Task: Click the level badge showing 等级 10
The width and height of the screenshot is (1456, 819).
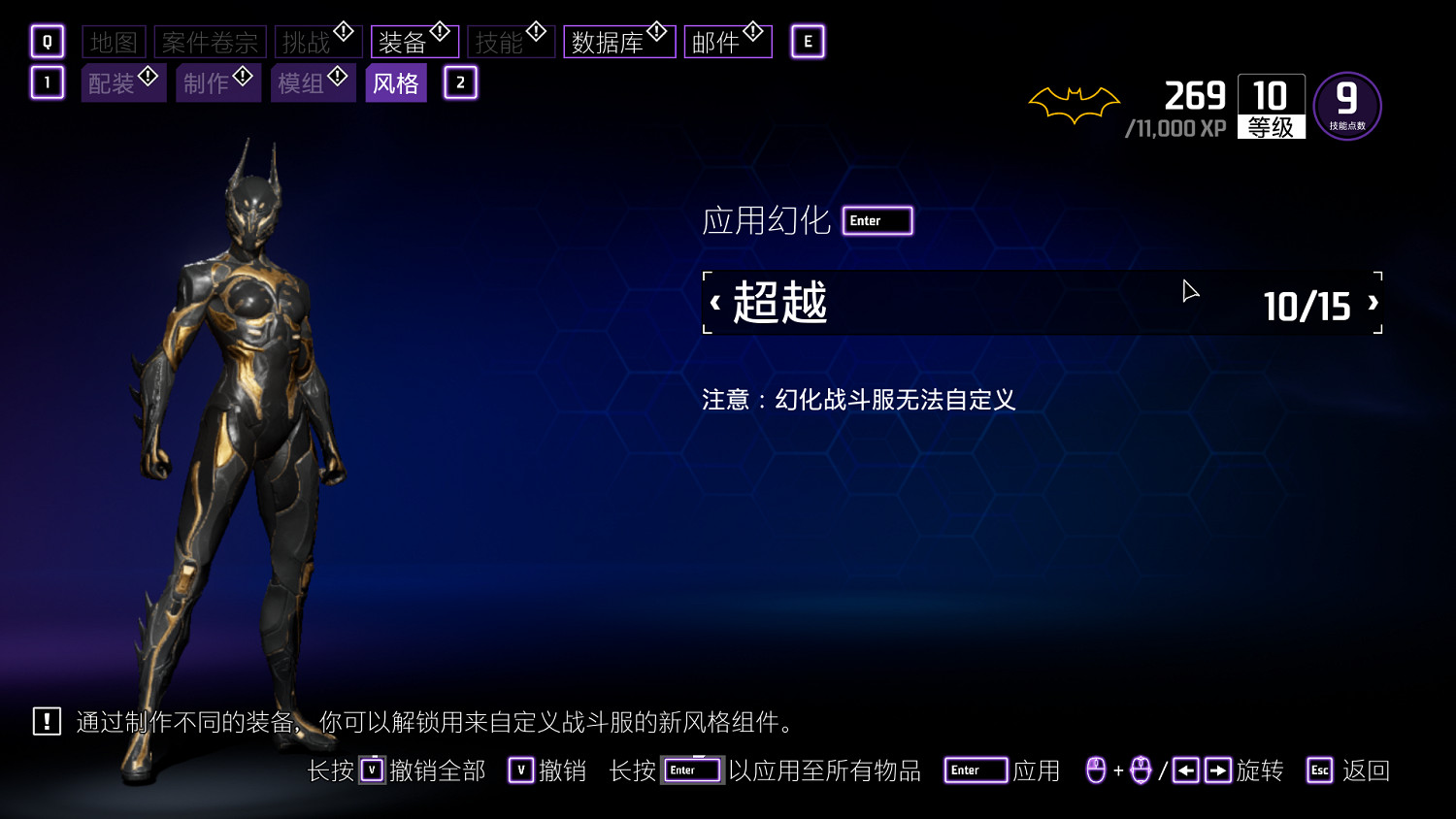Action: coord(1272,104)
